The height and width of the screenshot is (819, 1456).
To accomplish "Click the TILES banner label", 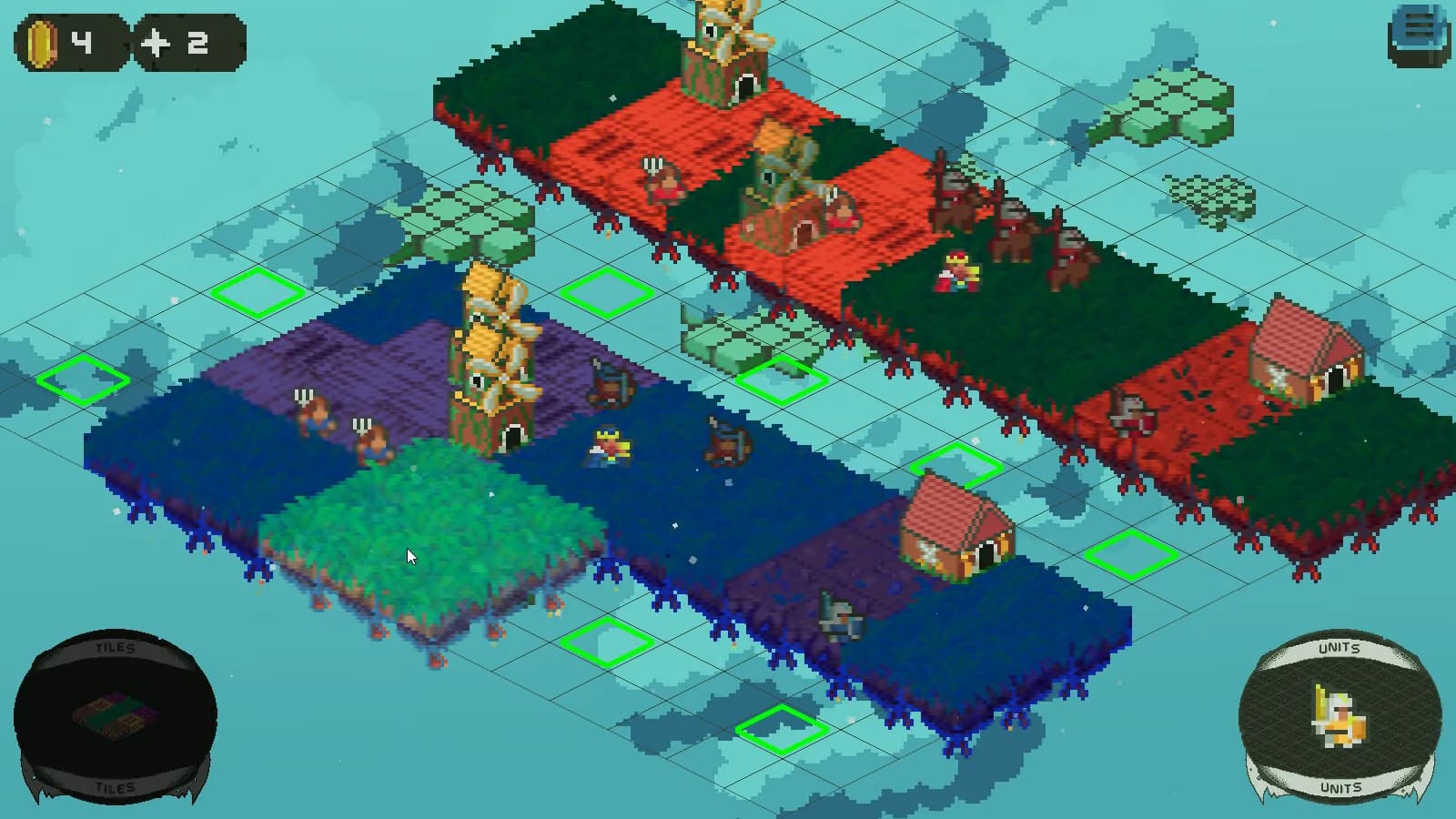I will pos(116,648).
